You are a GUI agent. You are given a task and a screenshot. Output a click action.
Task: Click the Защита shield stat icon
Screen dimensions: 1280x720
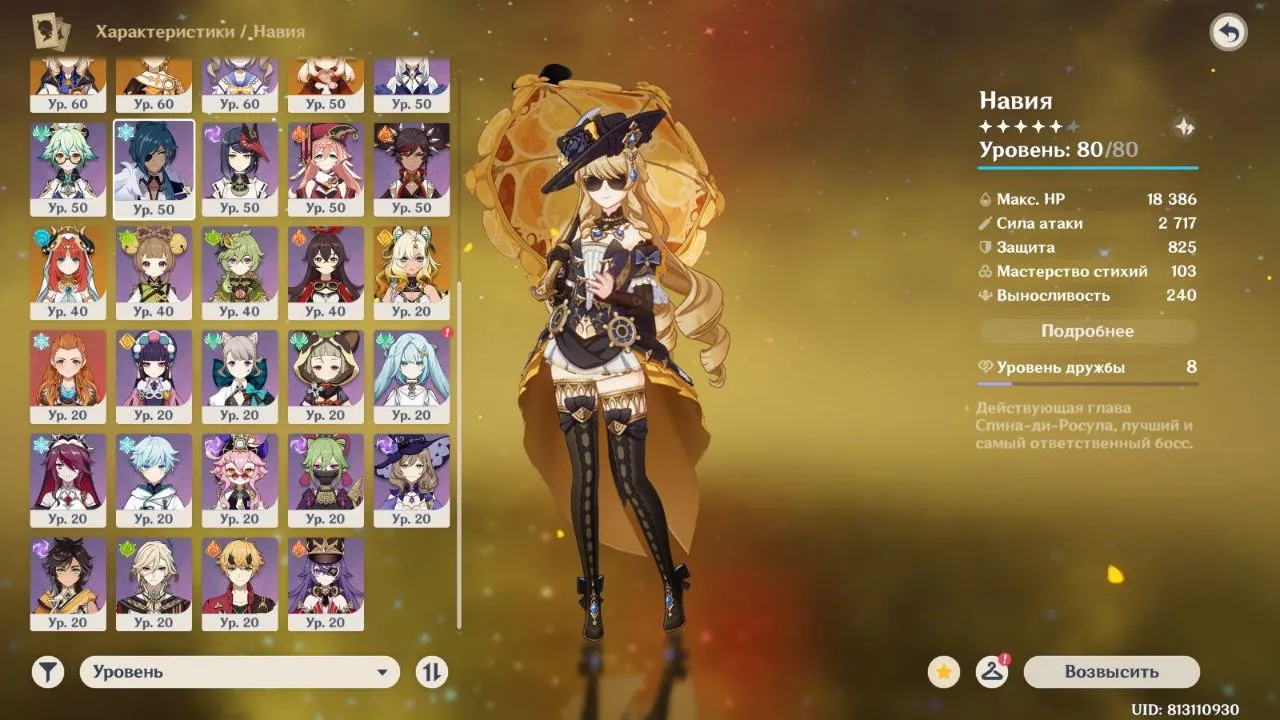(x=986, y=247)
